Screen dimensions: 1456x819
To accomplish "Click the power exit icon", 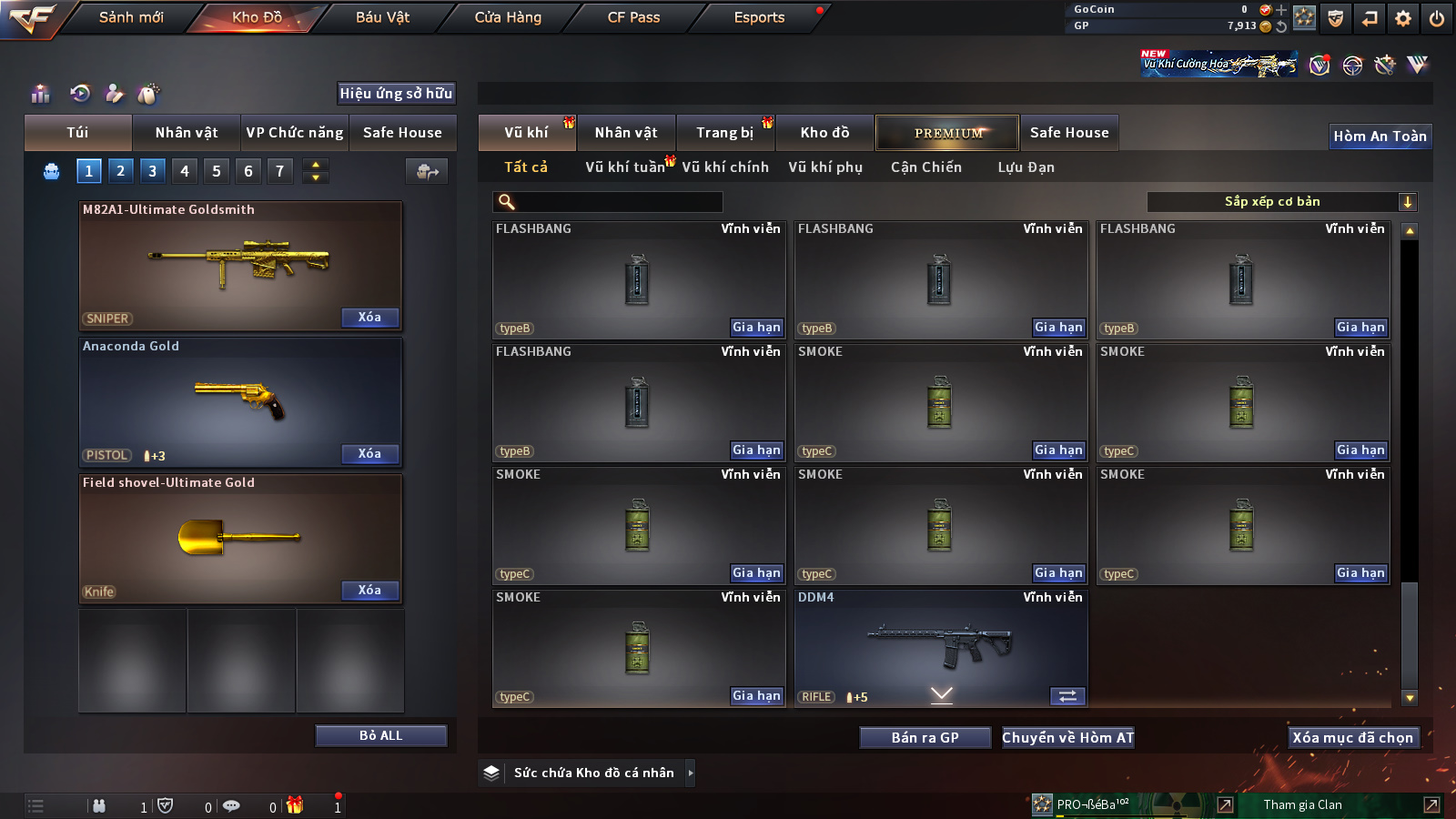I will [x=1437, y=18].
